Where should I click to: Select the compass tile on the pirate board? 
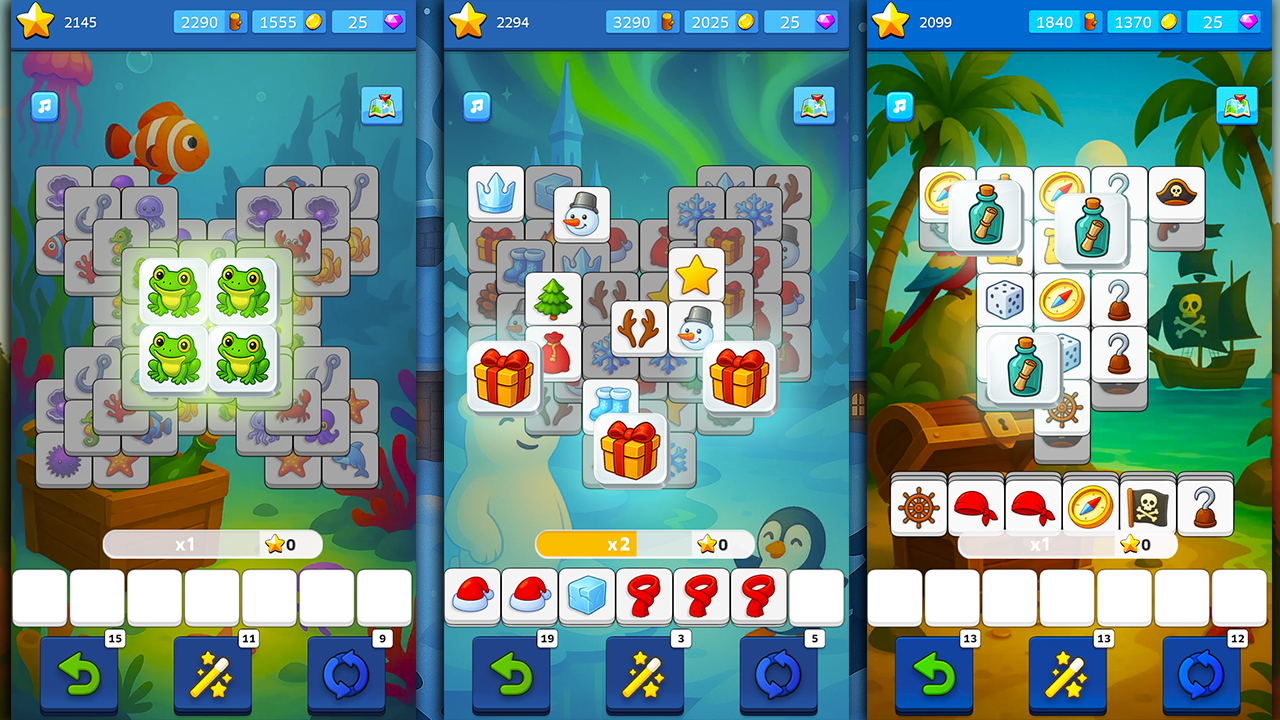click(x=1062, y=300)
